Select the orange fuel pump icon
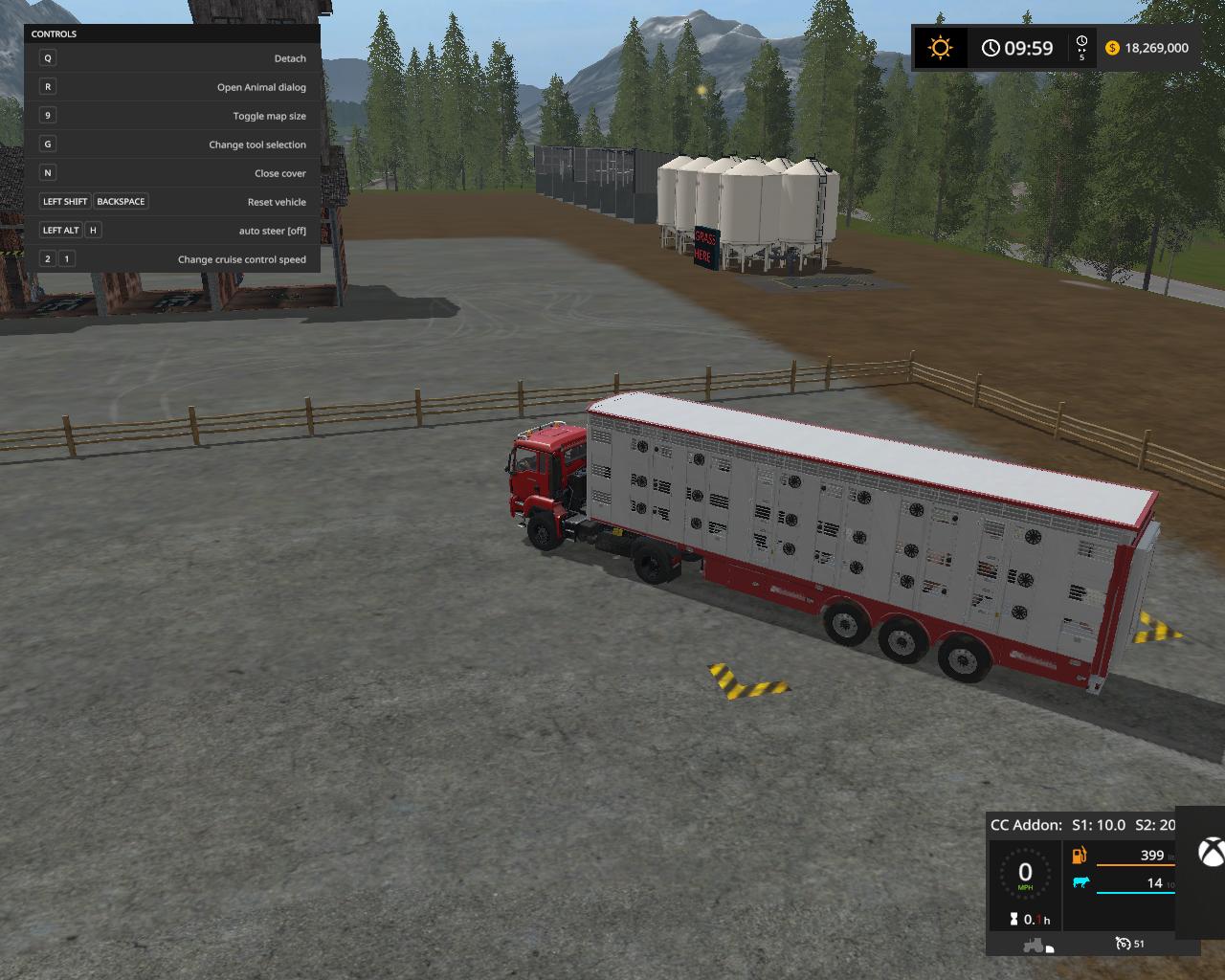1225x980 pixels. pyautogui.click(x=1080, y=855)
